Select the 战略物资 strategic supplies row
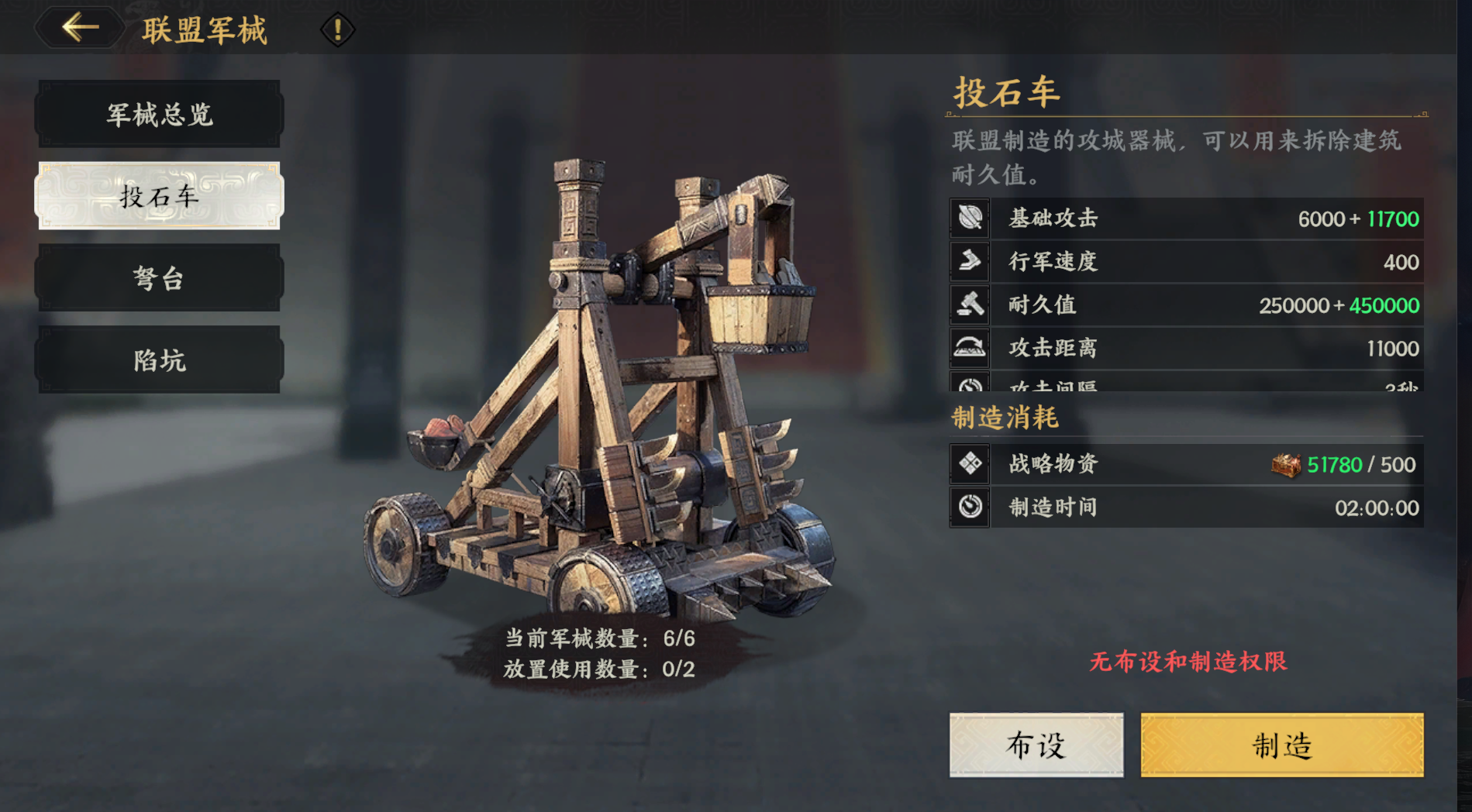The height and width of the screenshot is (812, 1472). (1186, 464)
